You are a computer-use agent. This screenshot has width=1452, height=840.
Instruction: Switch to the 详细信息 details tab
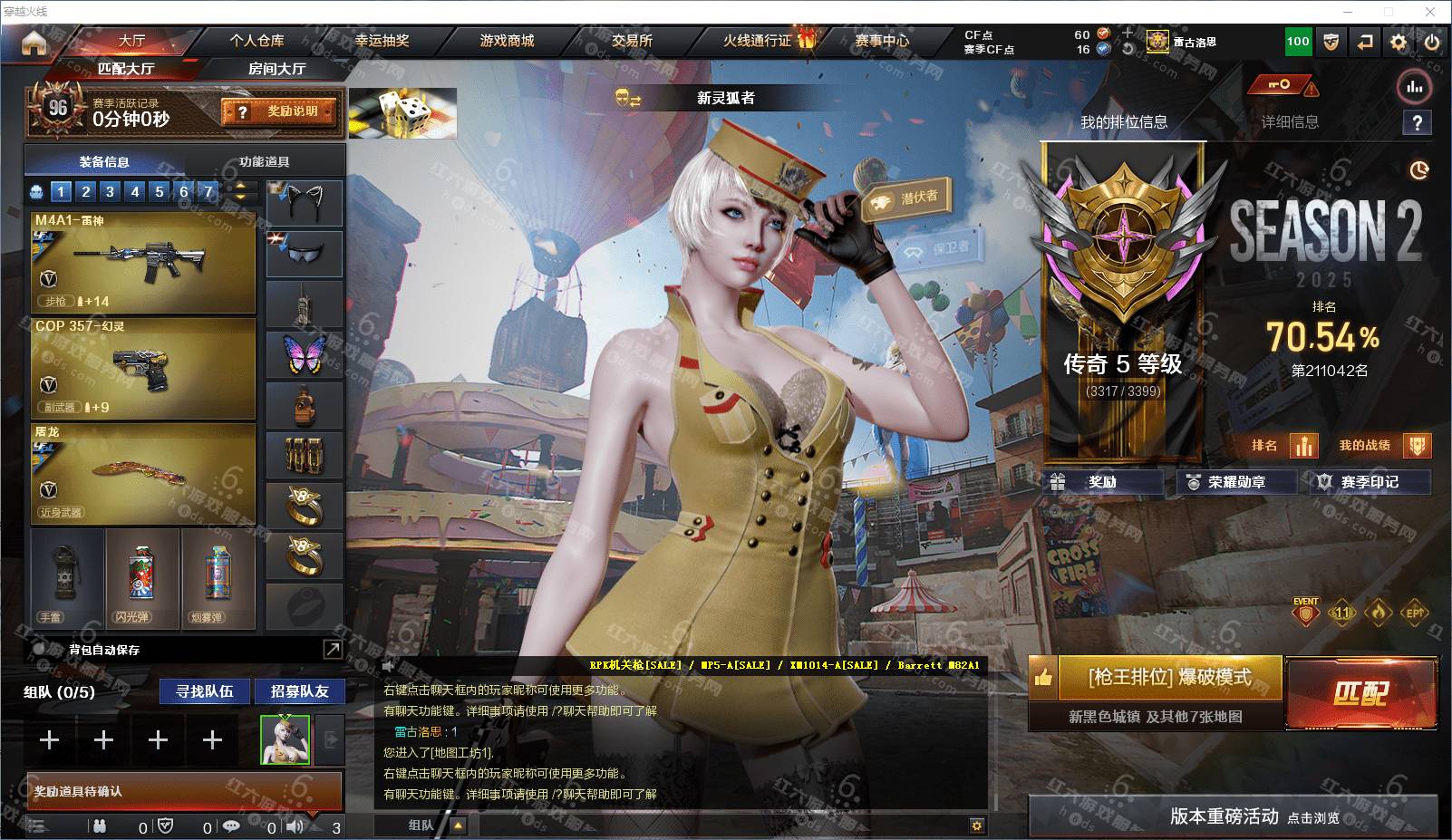pyautogui.click(x=1290, y=122)
